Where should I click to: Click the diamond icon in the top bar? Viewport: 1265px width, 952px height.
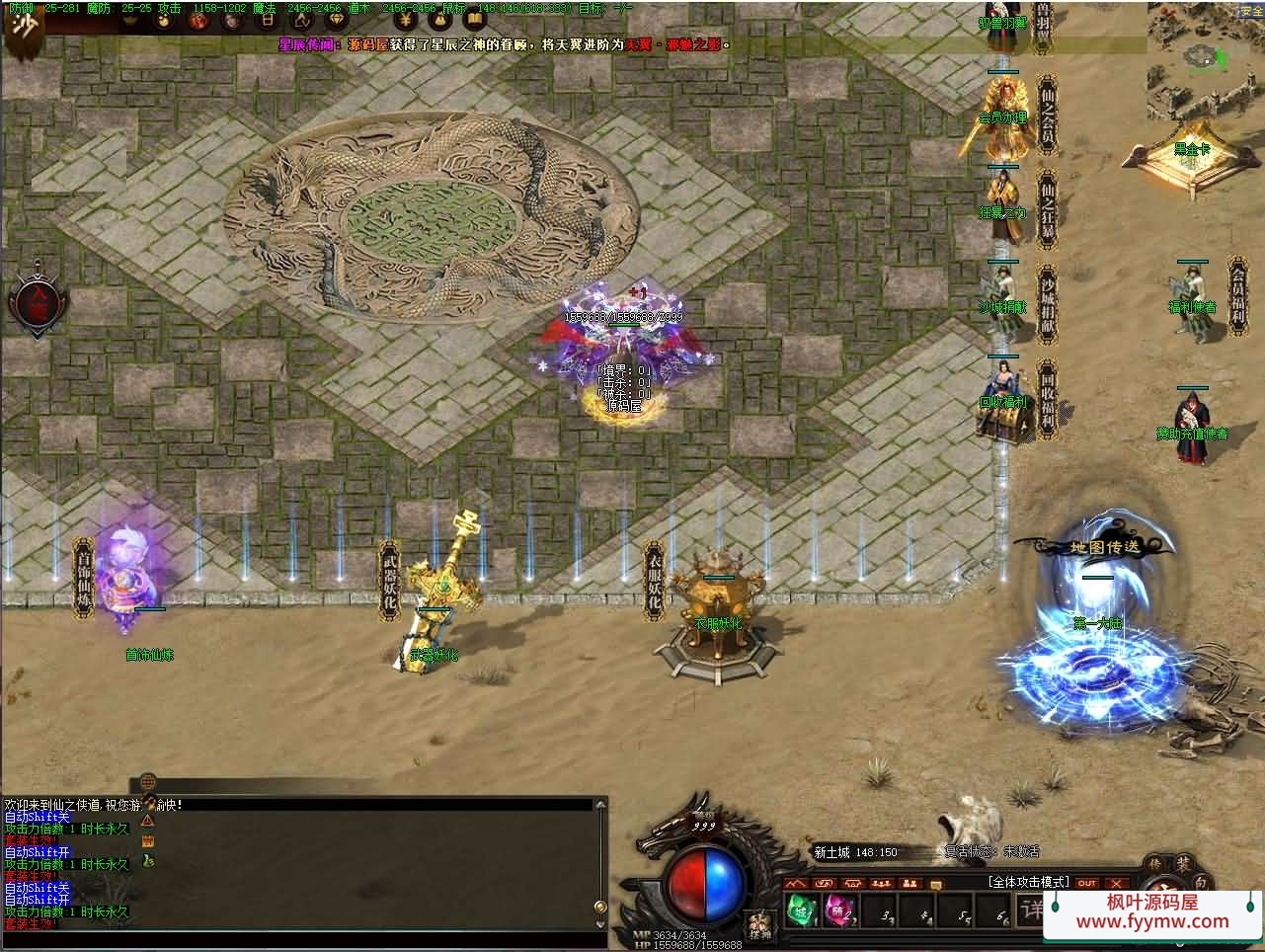336,21
